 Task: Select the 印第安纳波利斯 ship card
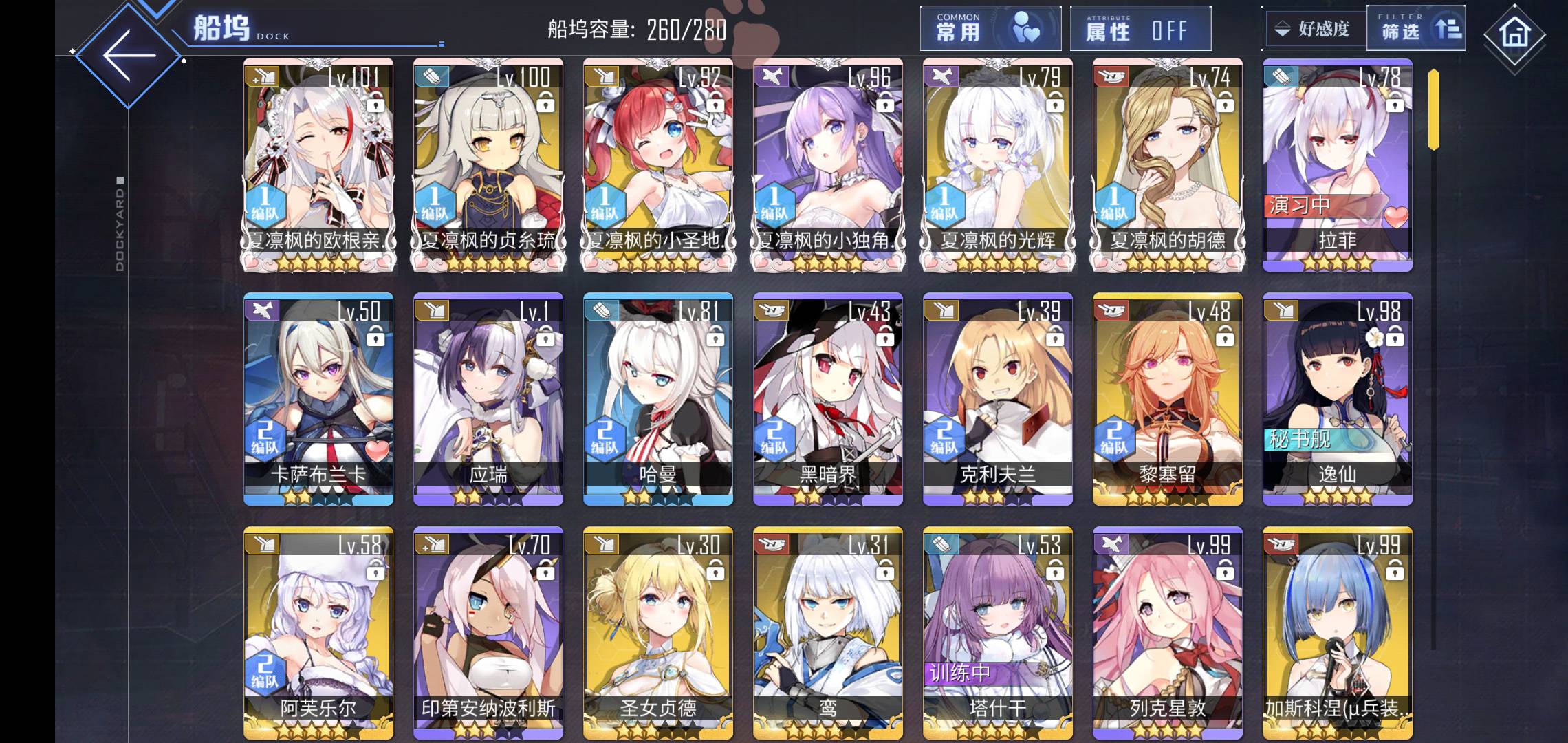[488, 633]
